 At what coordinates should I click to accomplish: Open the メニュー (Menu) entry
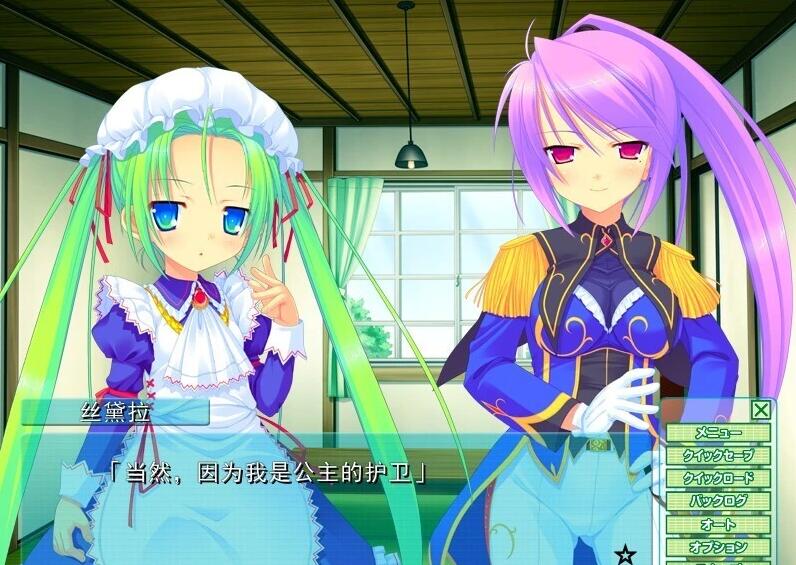[x=718, y=433]
